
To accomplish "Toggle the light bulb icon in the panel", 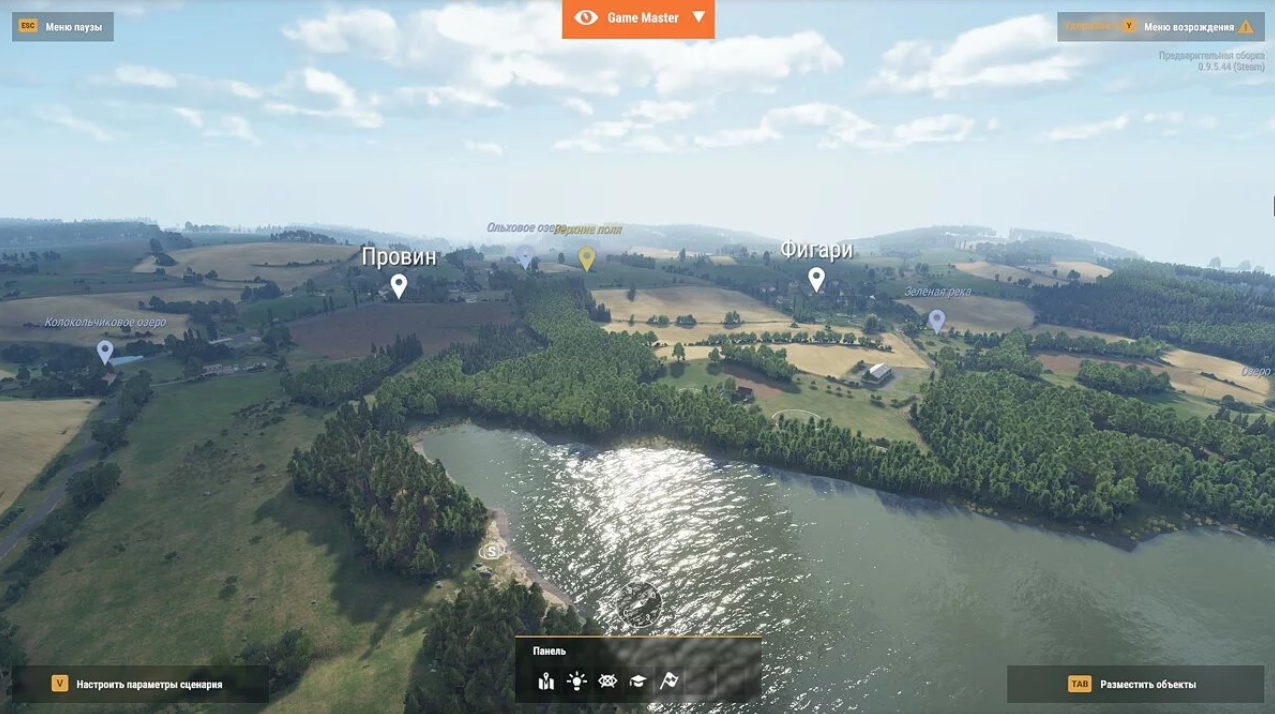I will (x=576, y=681).
